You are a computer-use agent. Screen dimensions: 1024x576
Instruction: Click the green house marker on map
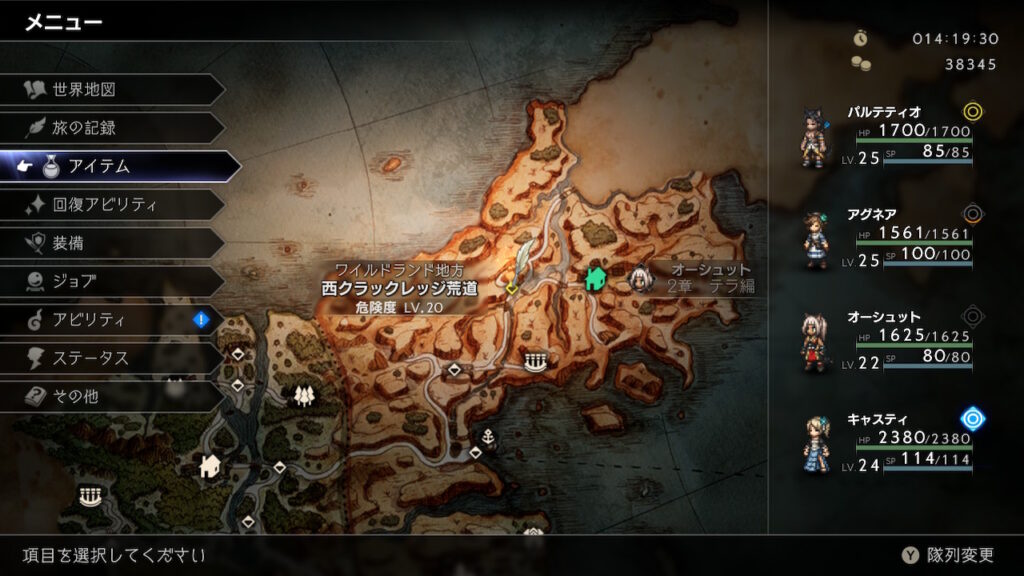(x=597, y=279)
